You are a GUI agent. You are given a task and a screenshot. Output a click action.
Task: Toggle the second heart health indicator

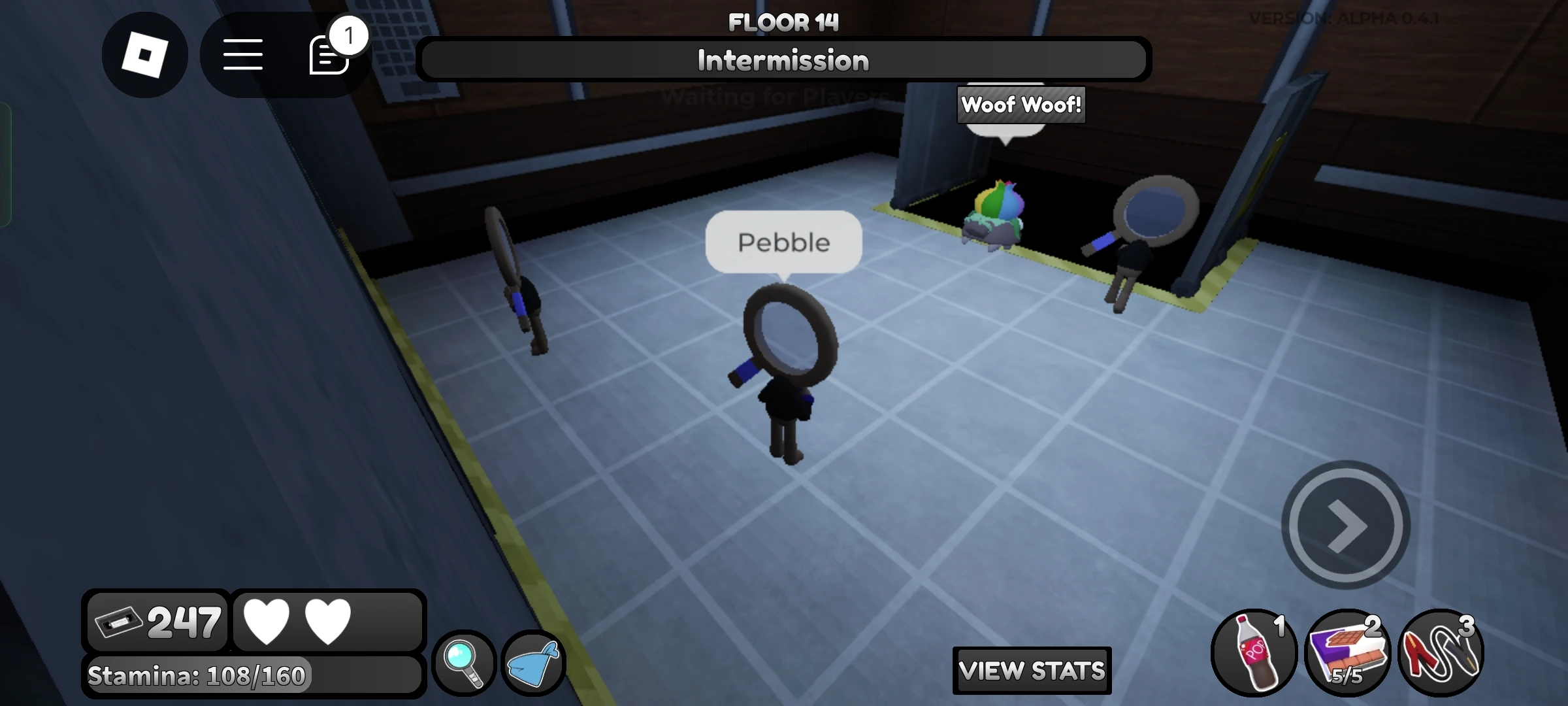coord(328,620)
